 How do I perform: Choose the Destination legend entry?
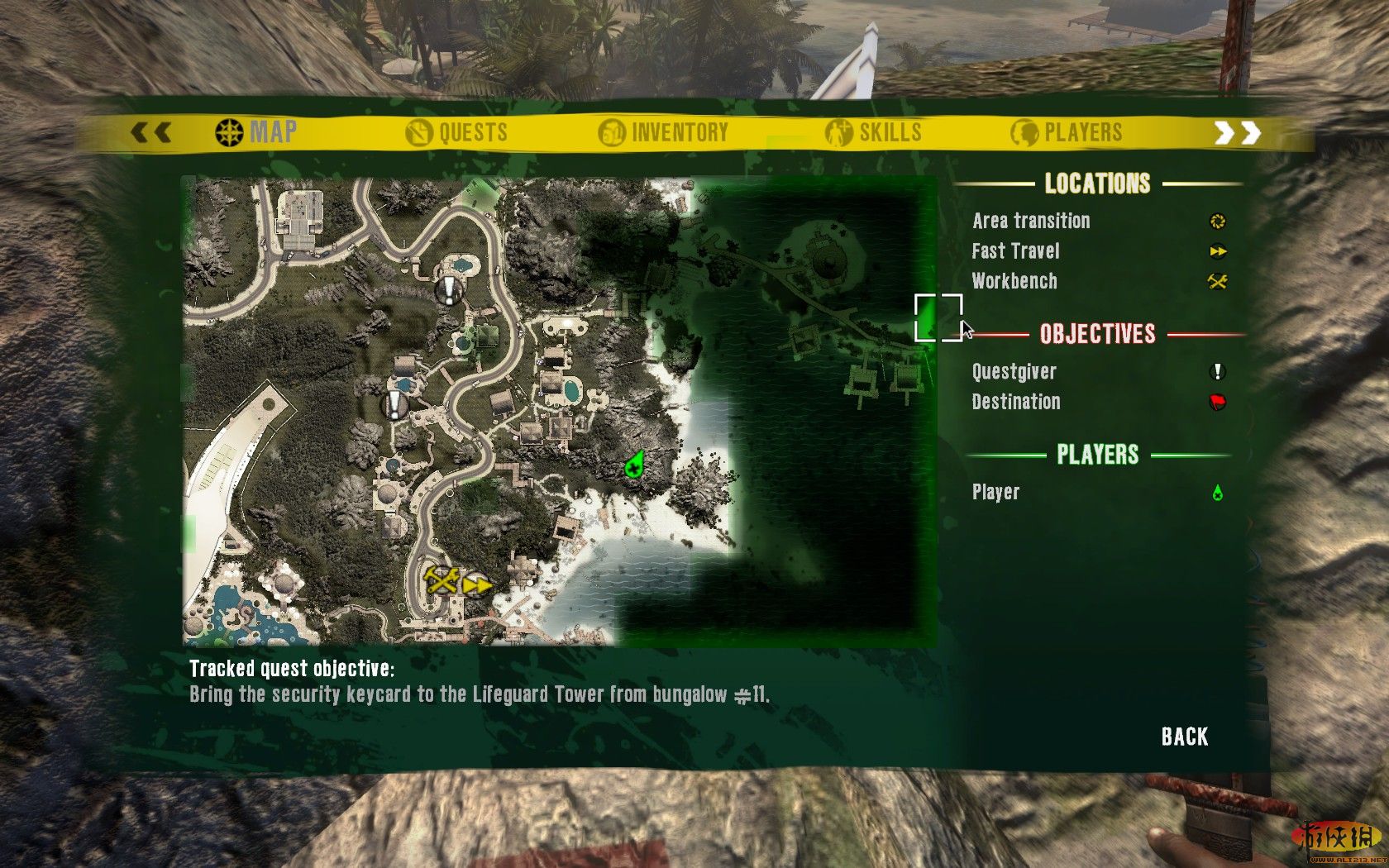pyautogui.click(x=1015, y=403)
